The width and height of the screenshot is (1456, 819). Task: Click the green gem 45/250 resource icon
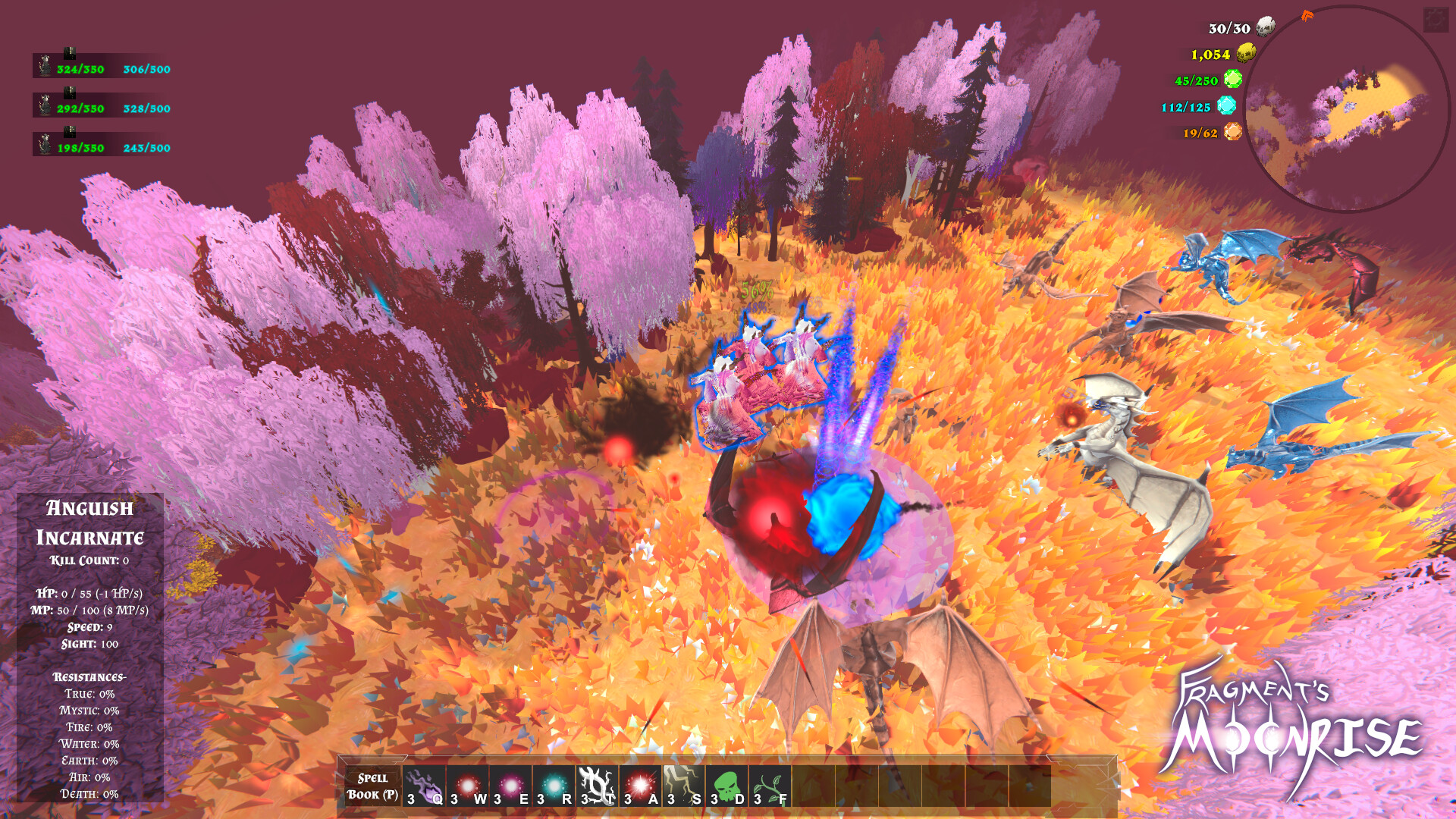click(1232, 80)
